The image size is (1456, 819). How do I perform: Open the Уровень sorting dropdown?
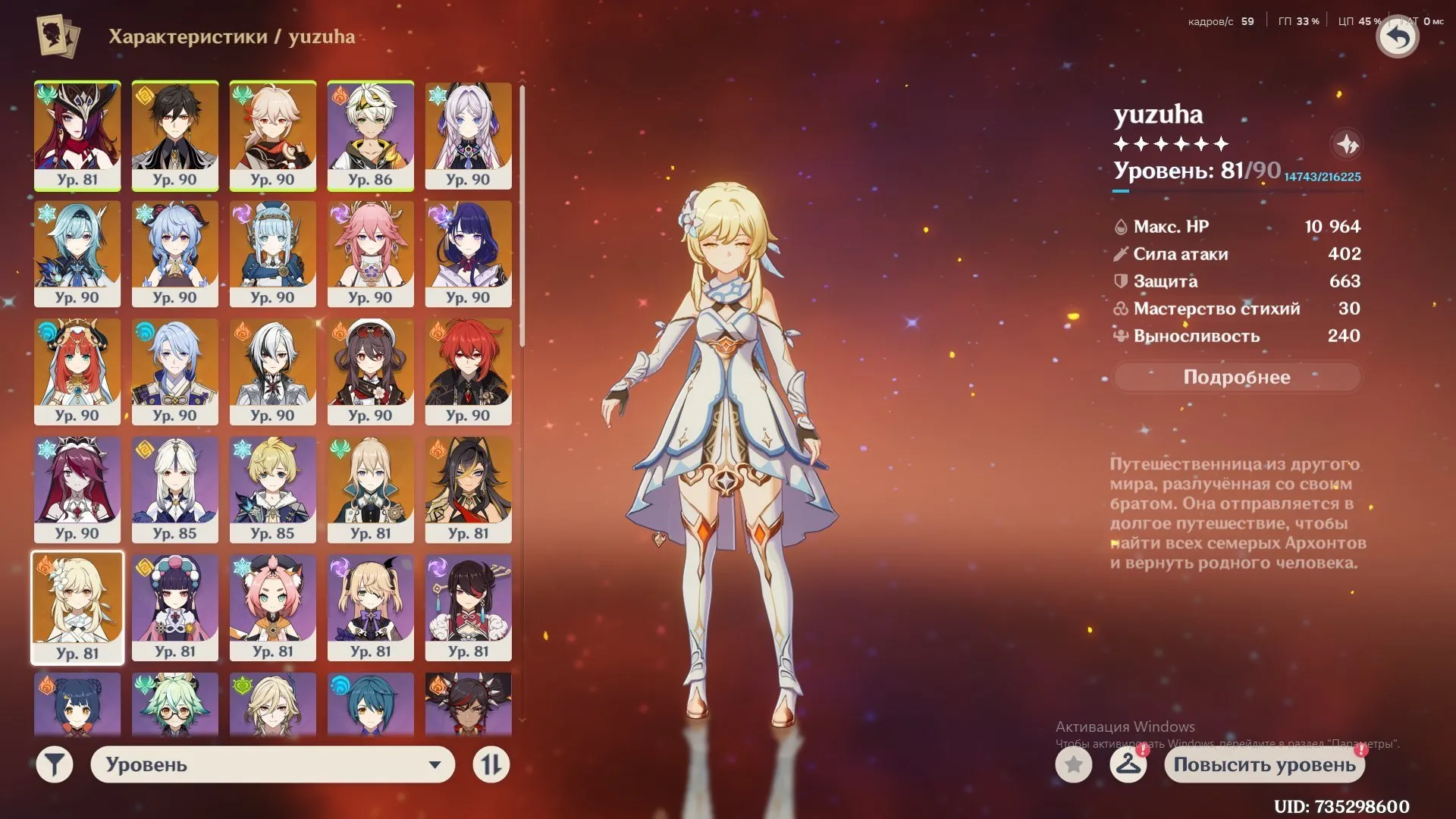coord(271,764)
